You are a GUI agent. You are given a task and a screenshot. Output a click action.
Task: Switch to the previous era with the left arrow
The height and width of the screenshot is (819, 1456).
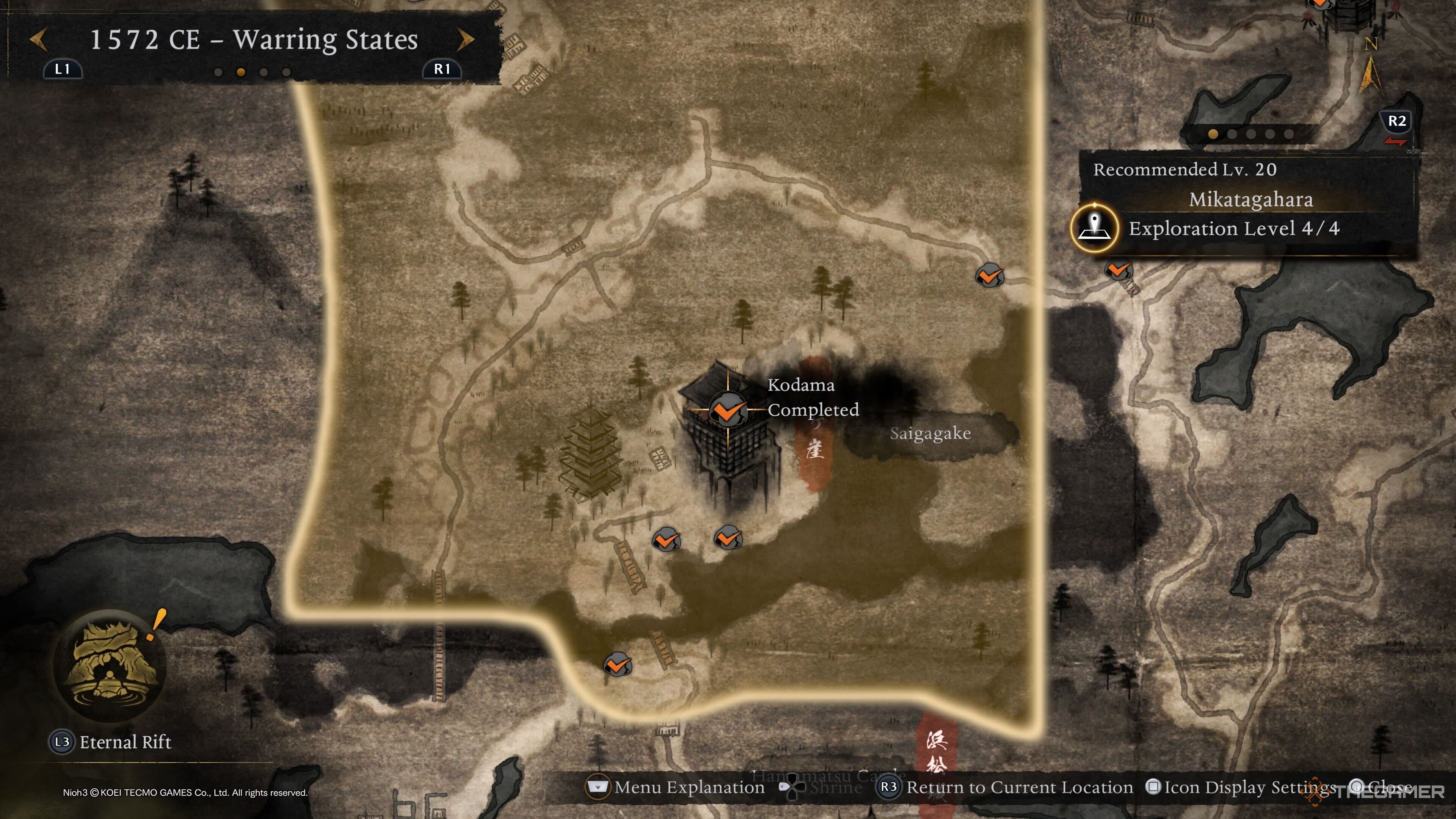pos(38,39)
